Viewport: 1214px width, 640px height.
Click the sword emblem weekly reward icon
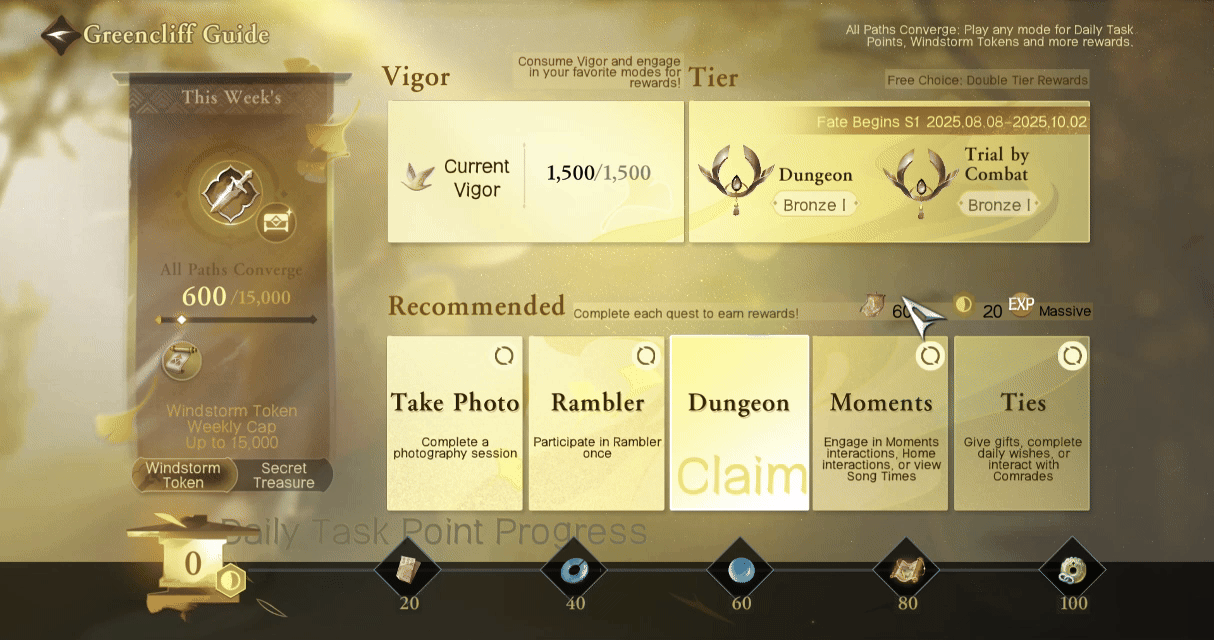(231, 192)
